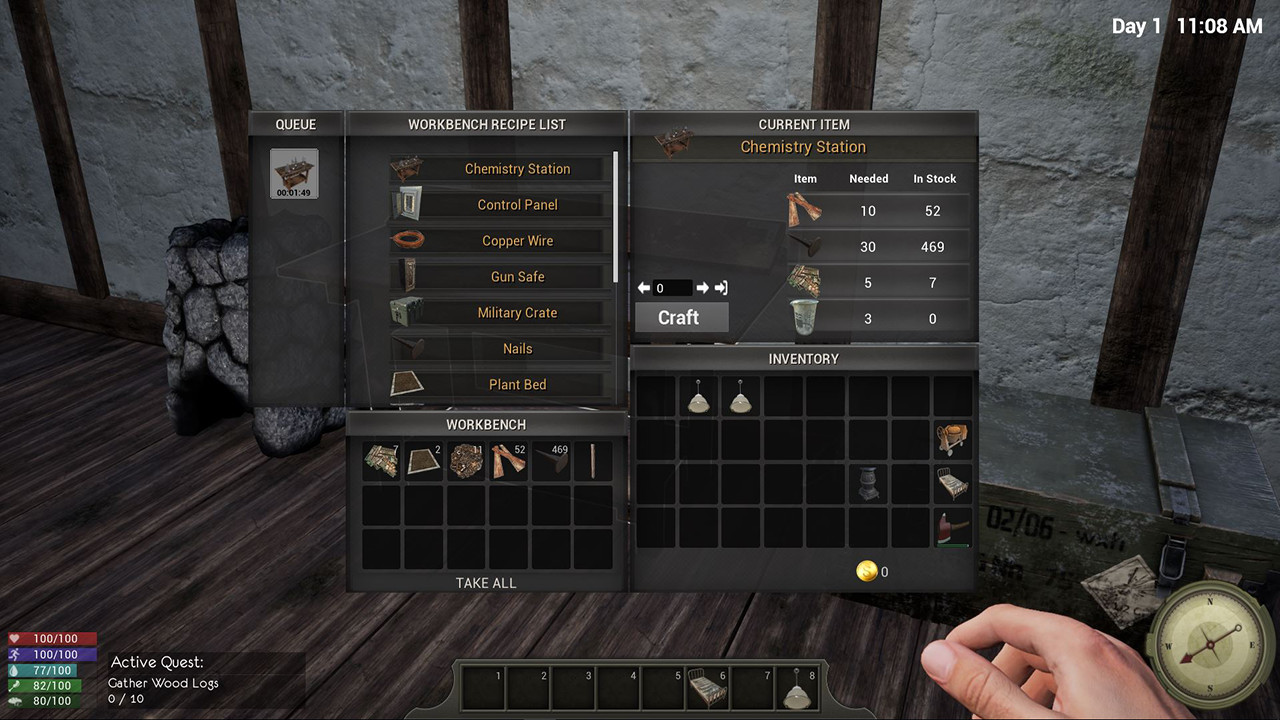Take all items from the workbench
This screenshot has width=1280, height=720.
pyautogui.click(x=486, y=583)
